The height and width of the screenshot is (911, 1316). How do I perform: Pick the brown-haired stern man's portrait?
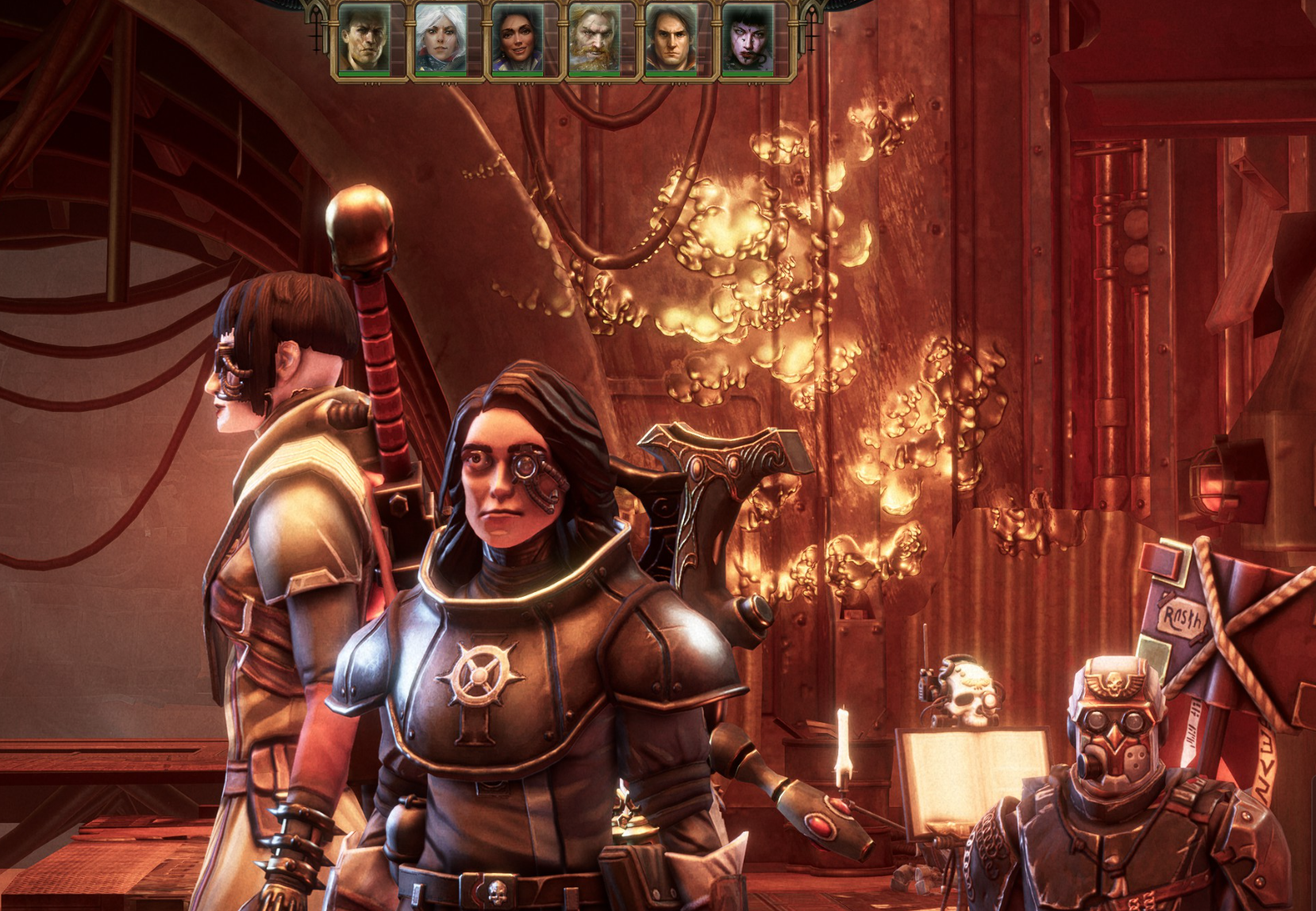[671, 40]
